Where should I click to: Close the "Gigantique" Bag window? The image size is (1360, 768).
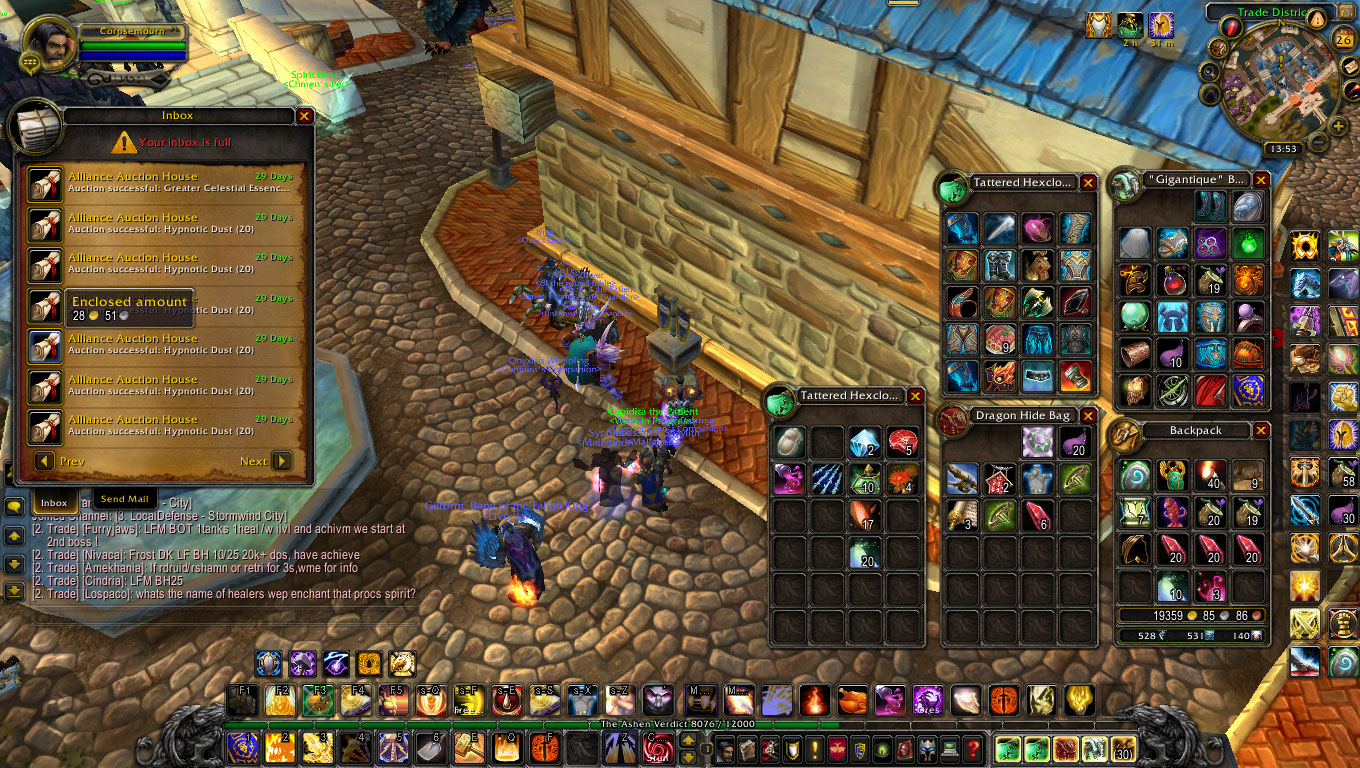click(1261, 180)
